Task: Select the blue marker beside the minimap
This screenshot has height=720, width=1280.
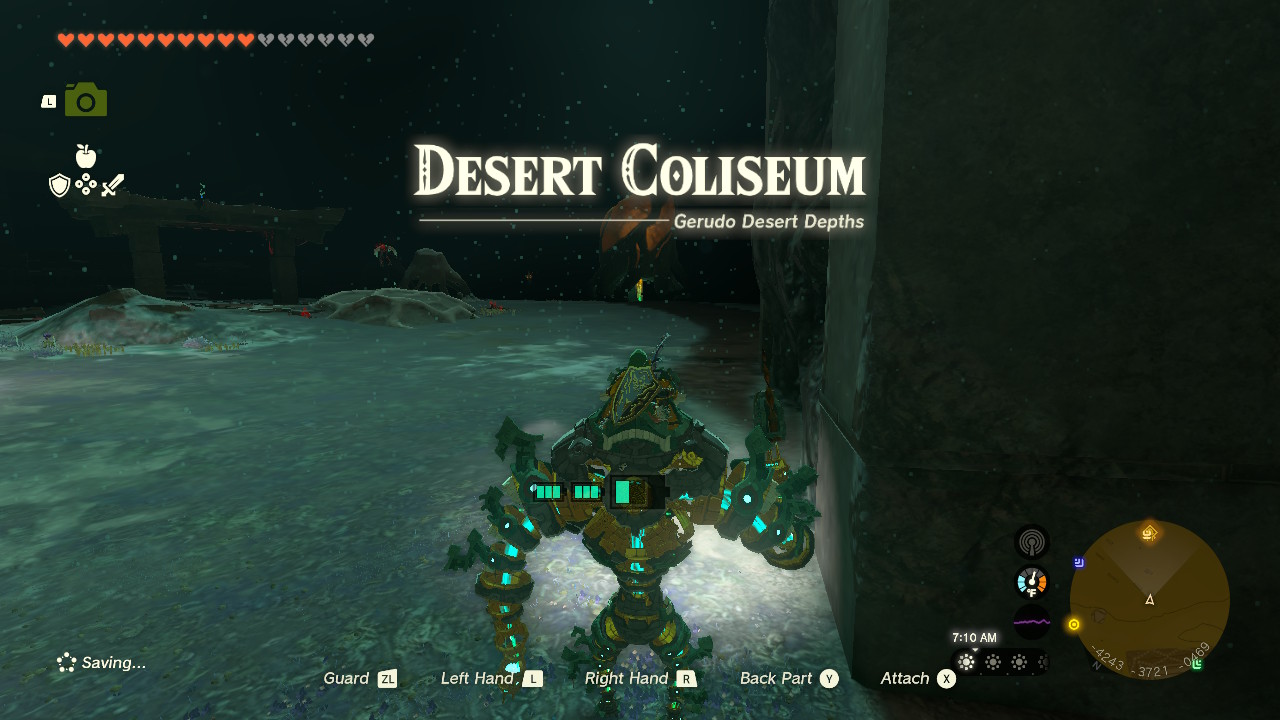Action: click(1080, 563)
